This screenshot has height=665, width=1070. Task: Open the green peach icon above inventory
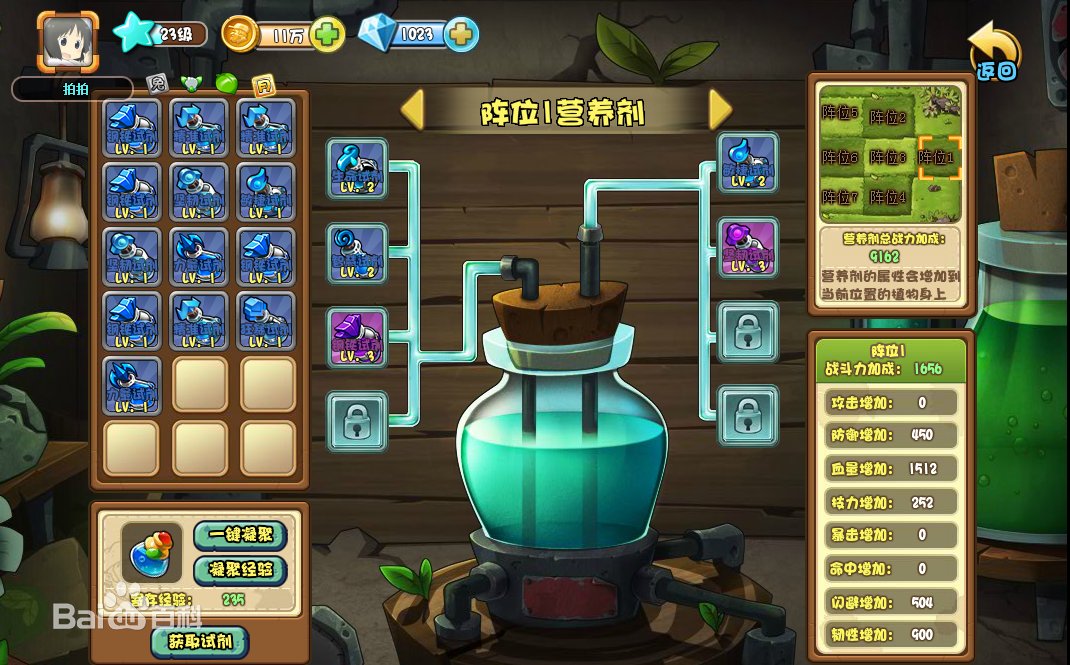(x=226, y=84)
